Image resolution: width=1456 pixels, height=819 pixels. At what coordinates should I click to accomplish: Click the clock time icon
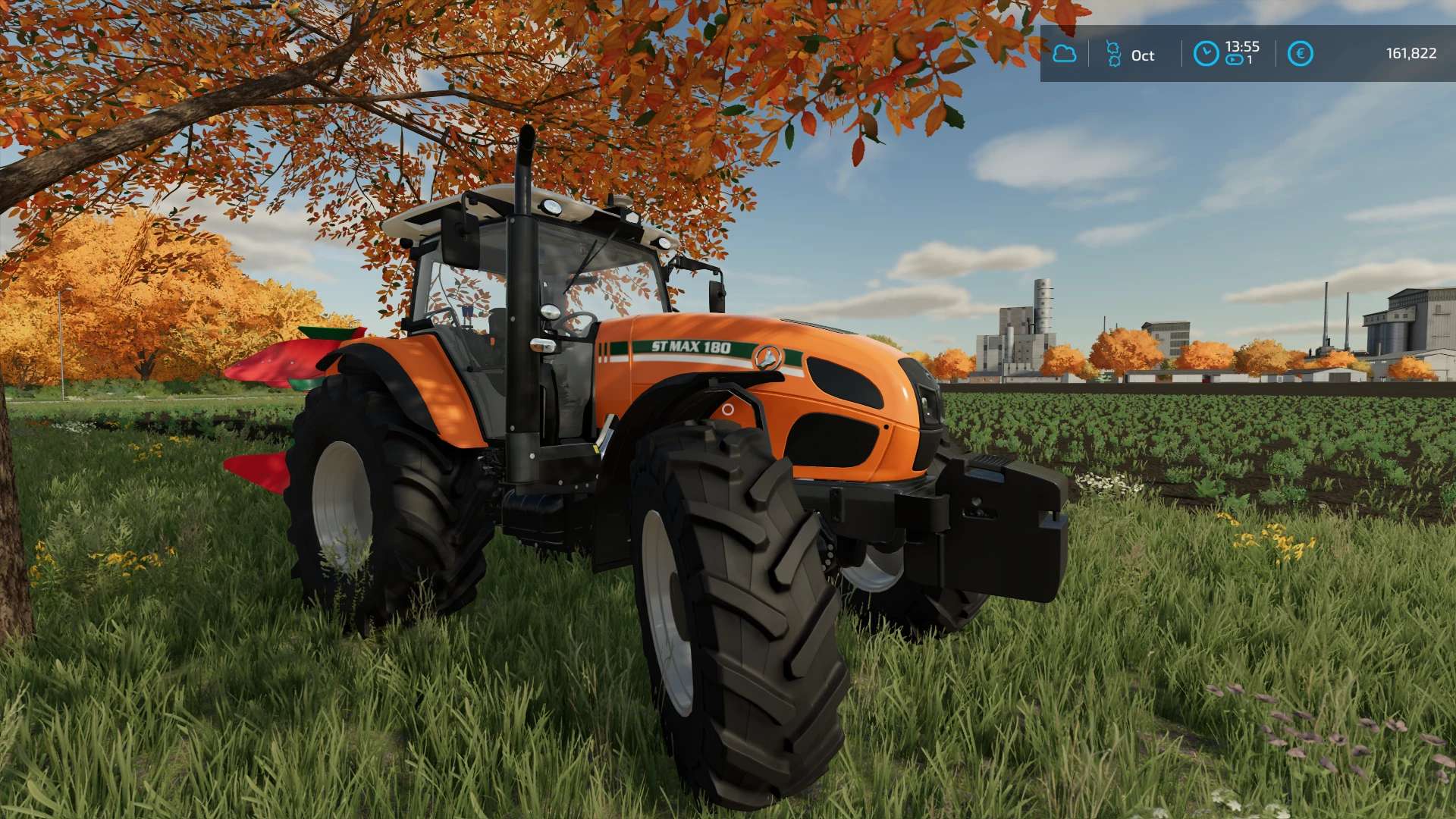pos(1206,54)
